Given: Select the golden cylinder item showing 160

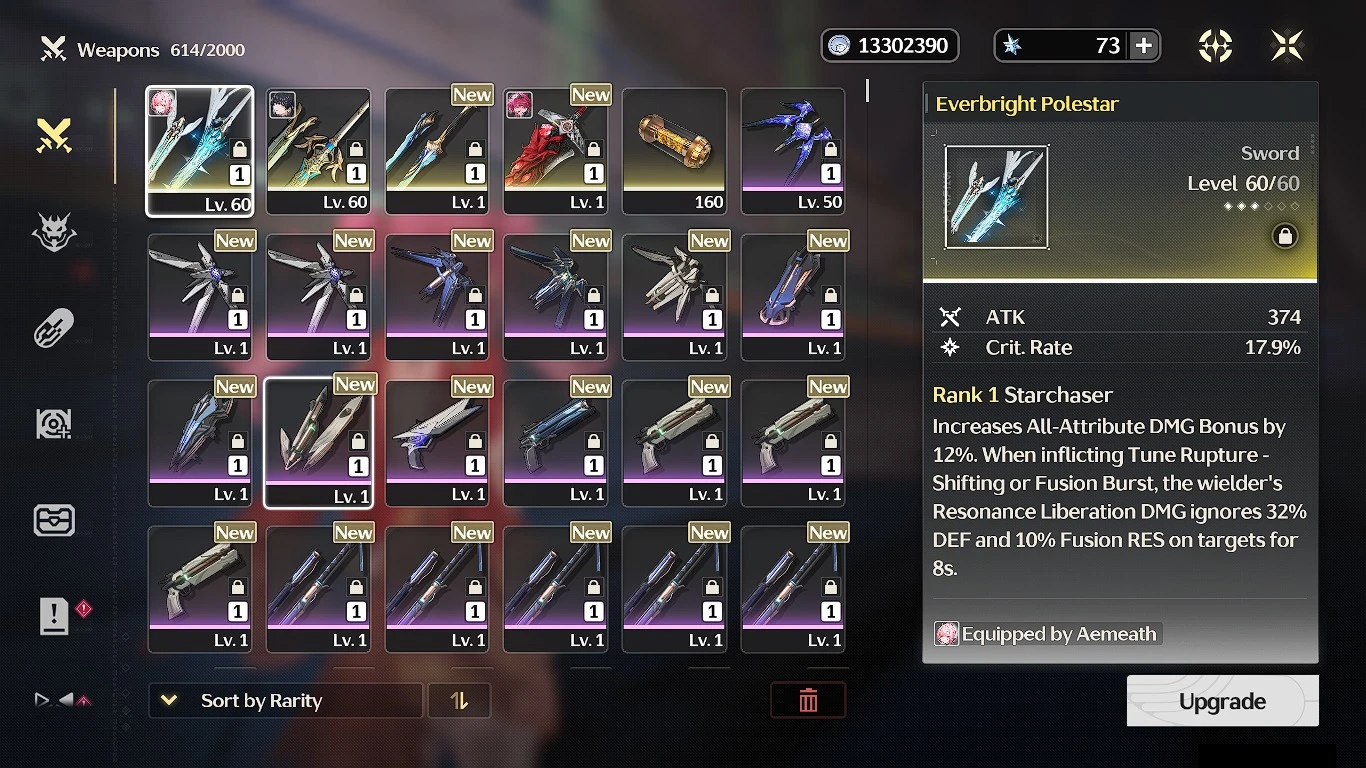Looking at the screenshot, I should [x=674, y=150].
